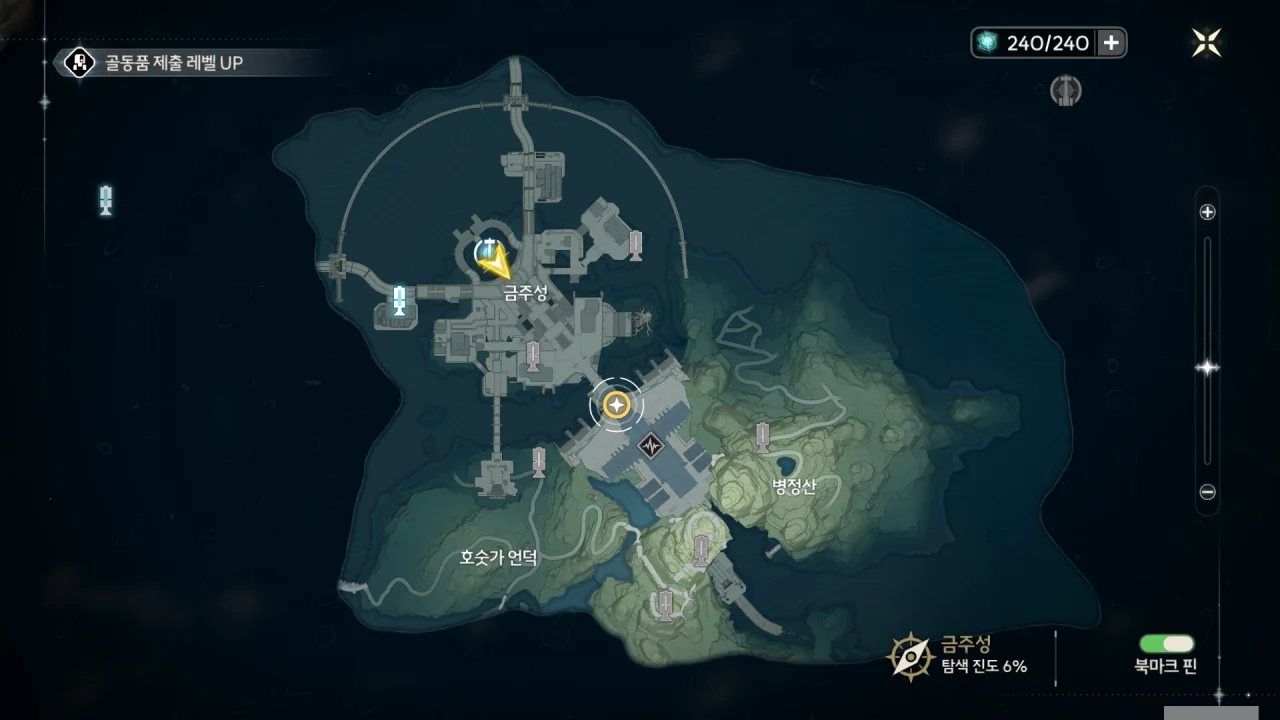Select the gold quest marker on the map
The image size is (1280, 720).
coord(616,405)
